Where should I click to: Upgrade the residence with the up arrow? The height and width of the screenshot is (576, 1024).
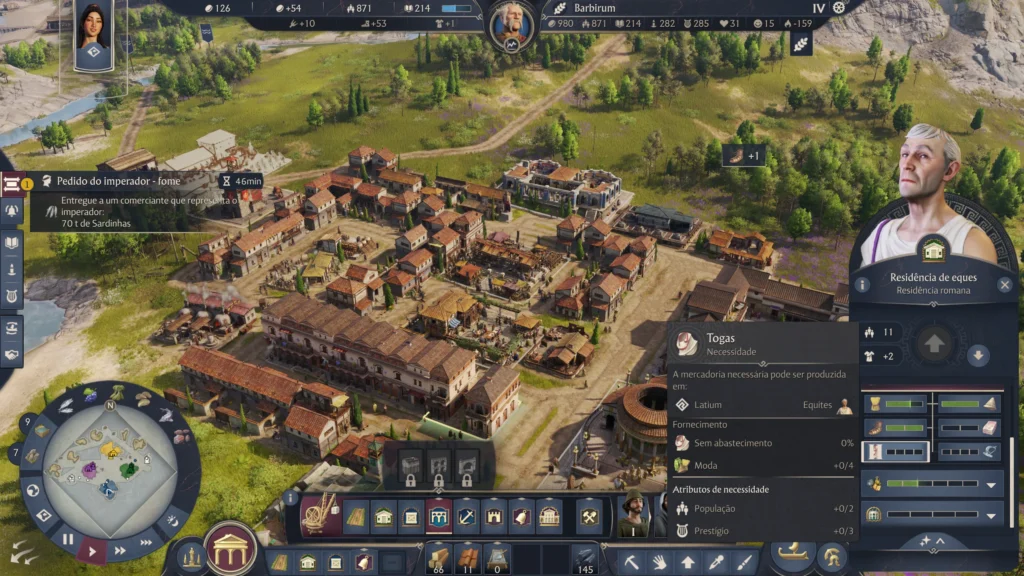coord(936,344)
